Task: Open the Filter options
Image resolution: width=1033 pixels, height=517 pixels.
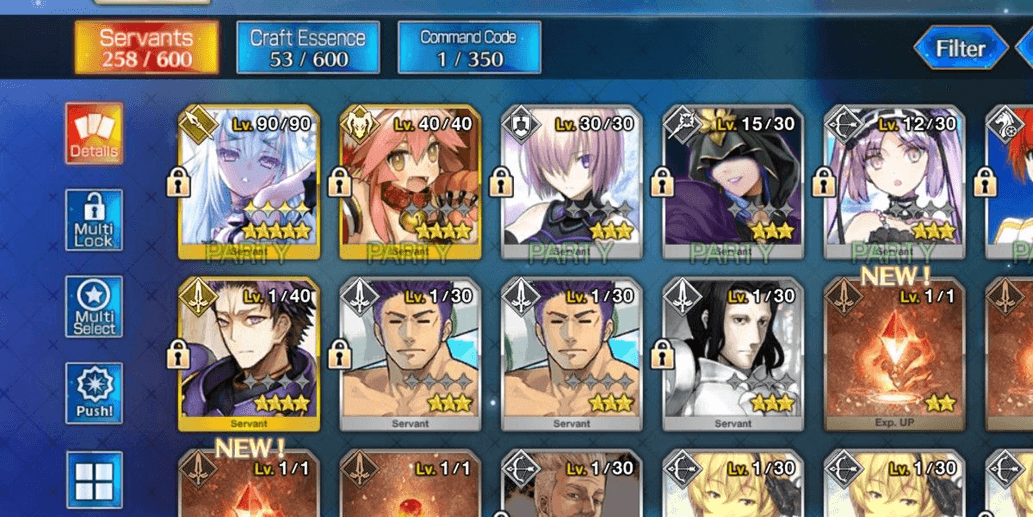Action: point(960,48)
